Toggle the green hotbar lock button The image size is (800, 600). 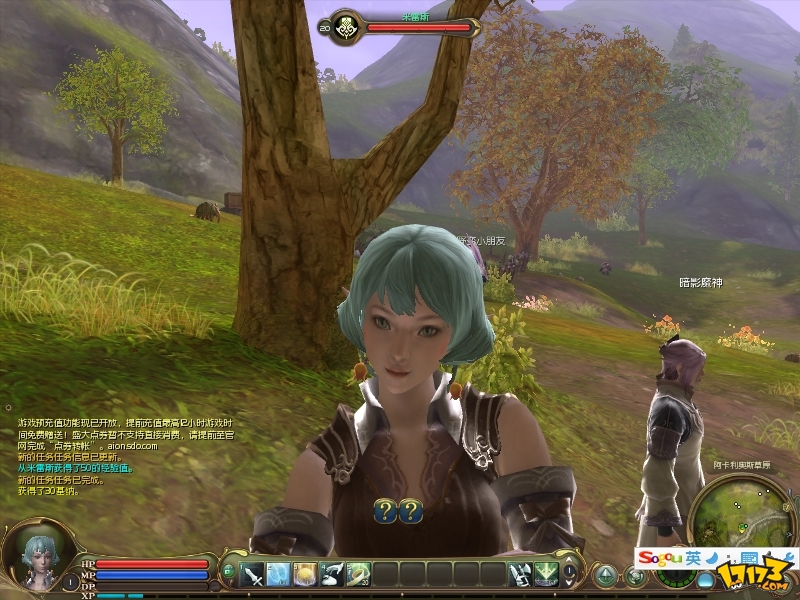tap(228, 570)
